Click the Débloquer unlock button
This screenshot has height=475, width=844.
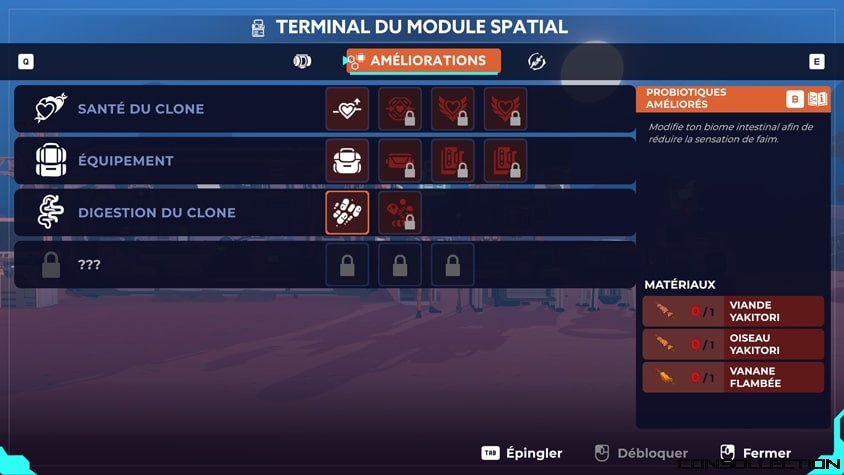pyautogui.click(x=641, y=453)
